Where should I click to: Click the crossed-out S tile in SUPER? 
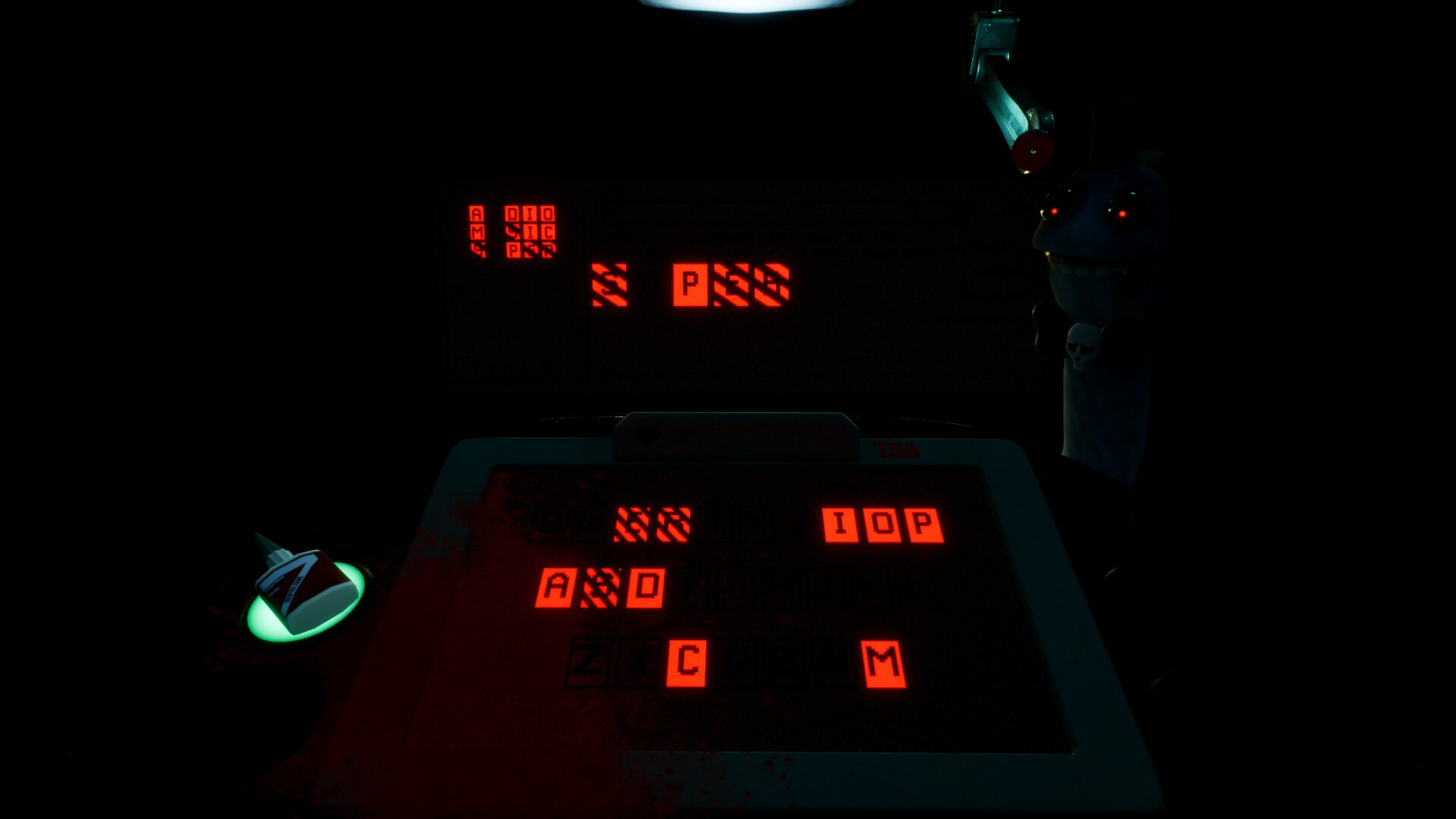[x=609, y=282]
